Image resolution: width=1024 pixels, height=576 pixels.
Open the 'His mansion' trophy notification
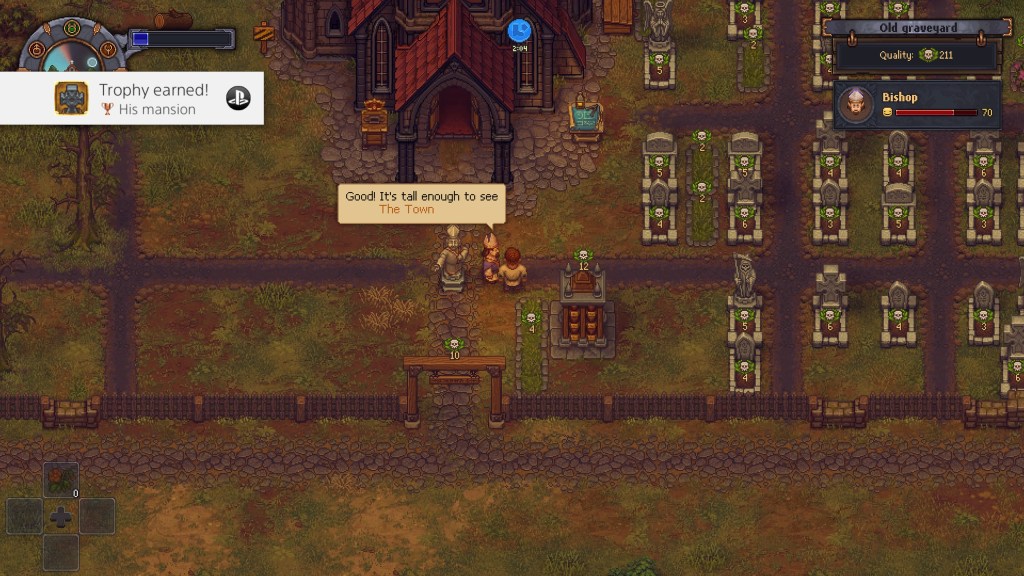[x=131, y=98]
